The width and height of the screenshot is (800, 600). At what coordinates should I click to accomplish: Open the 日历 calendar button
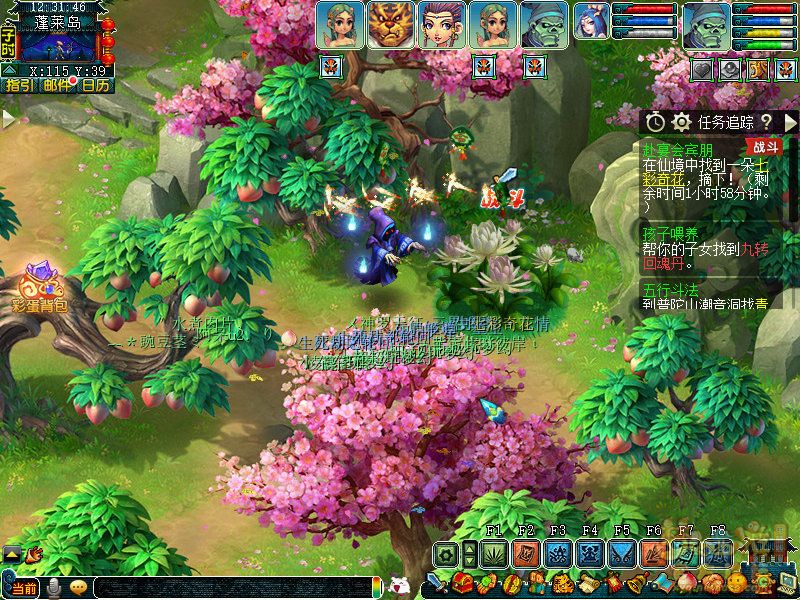click(x=96, y=86)
